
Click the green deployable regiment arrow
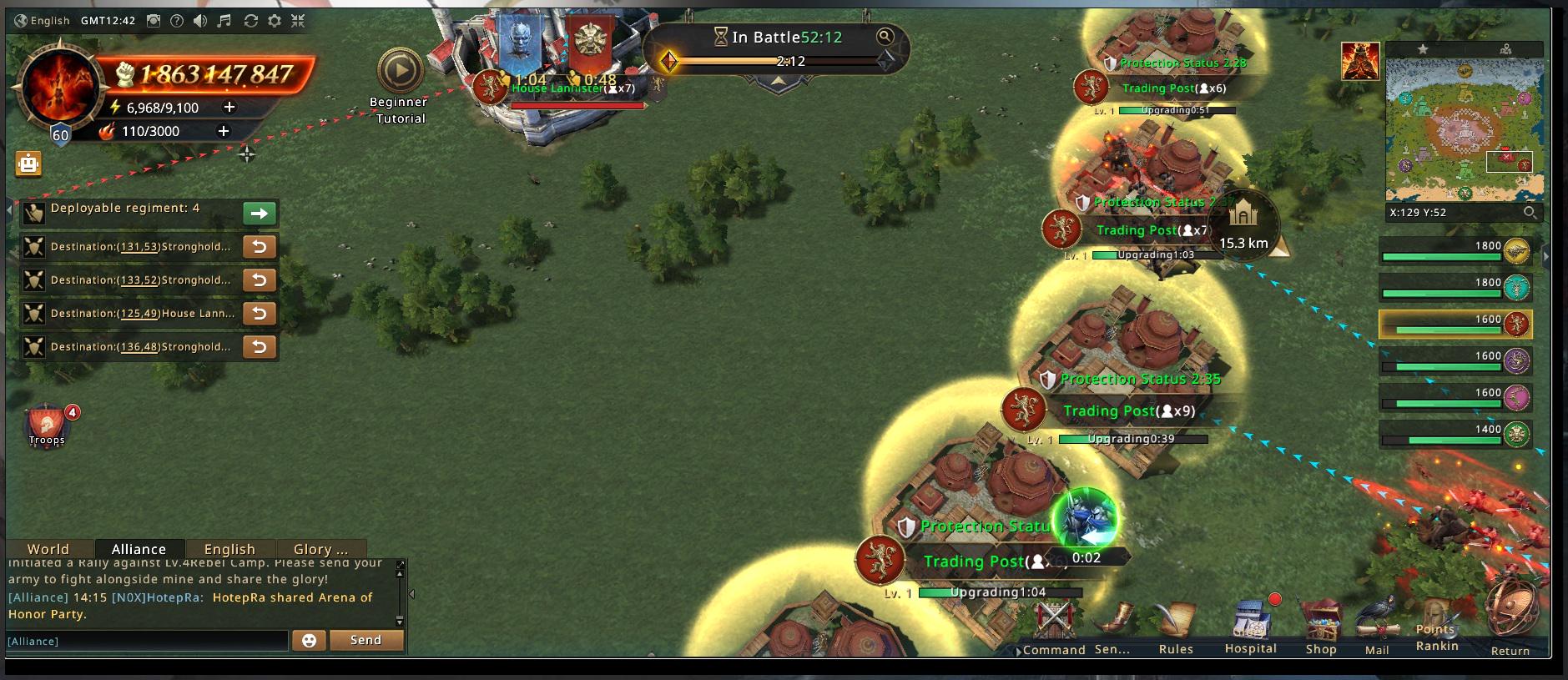(x=260, y=214)
